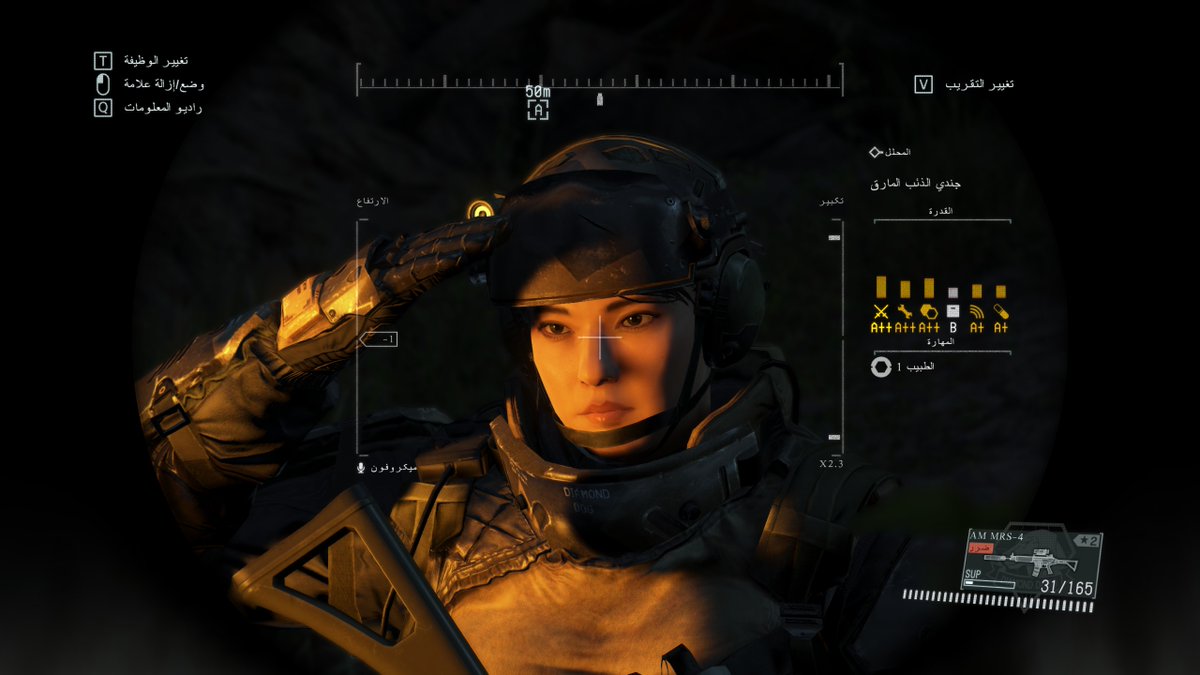Select the white box support stat icon
1200x675 pixels.
[953, 311]
